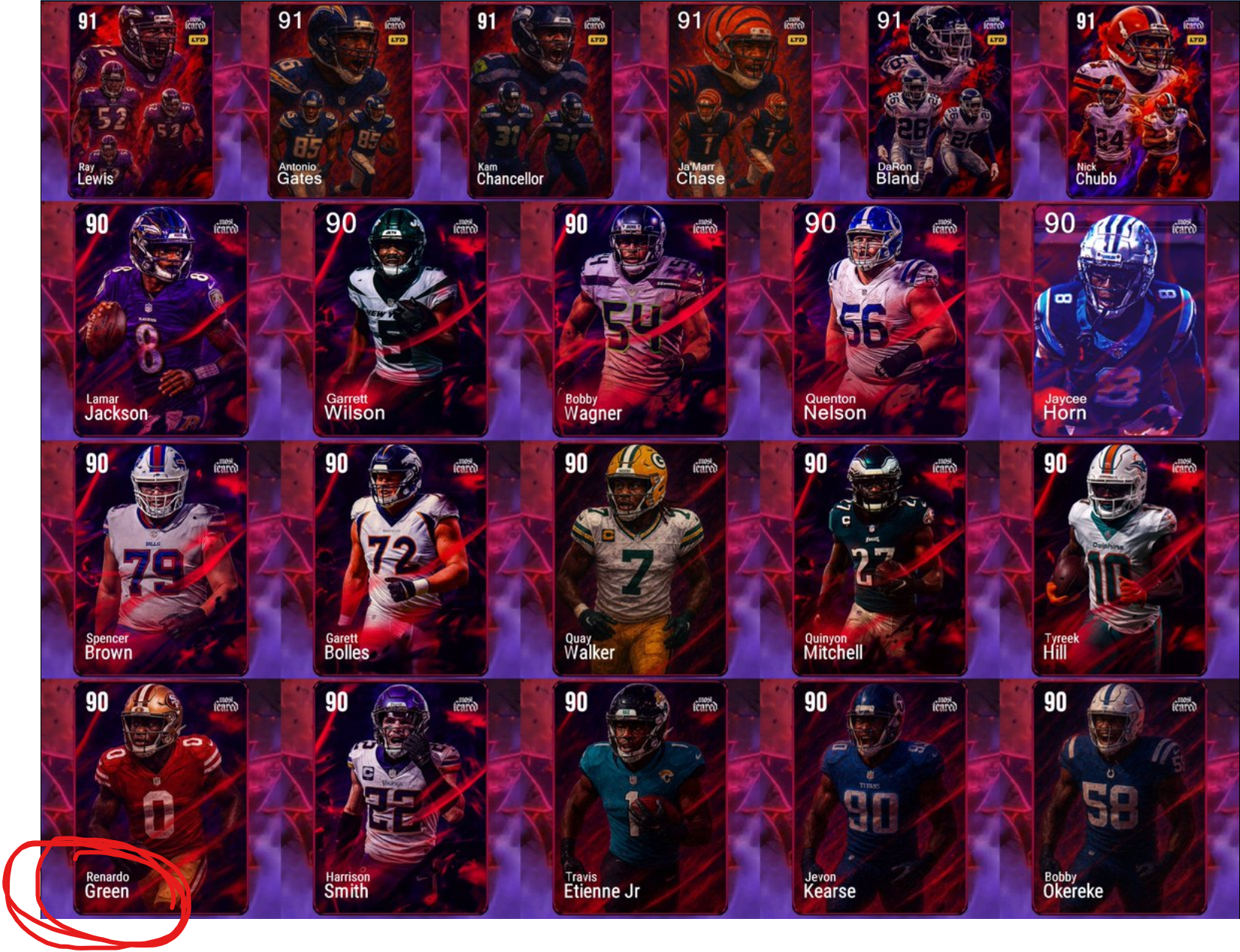Viewport: 1240px width, 952px height.
Task: Select the Quinyon Mitchell card
Action: tap(879, 559)
